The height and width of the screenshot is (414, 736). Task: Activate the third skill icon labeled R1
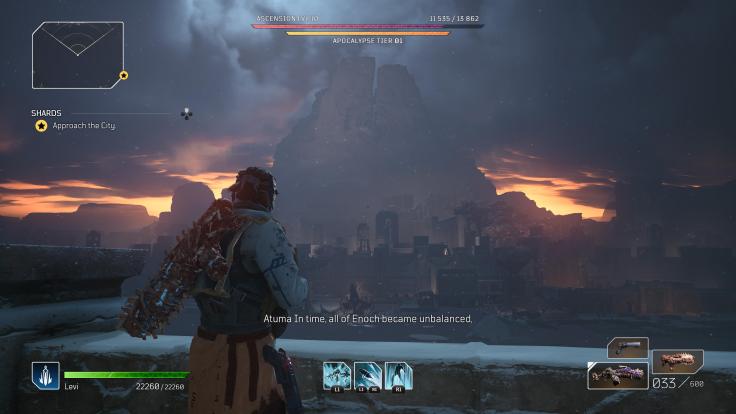[397, 375]
